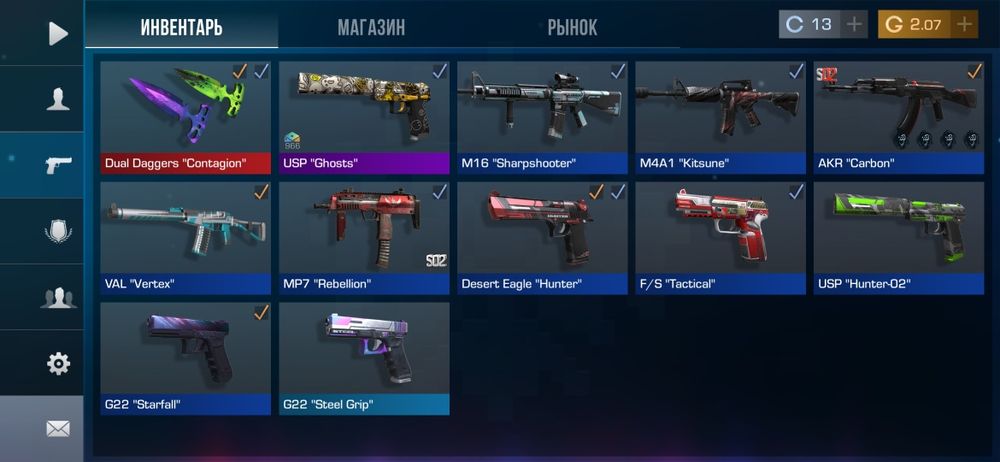
Task: Switch to the Магазин tab
Action: coord(371,27)
